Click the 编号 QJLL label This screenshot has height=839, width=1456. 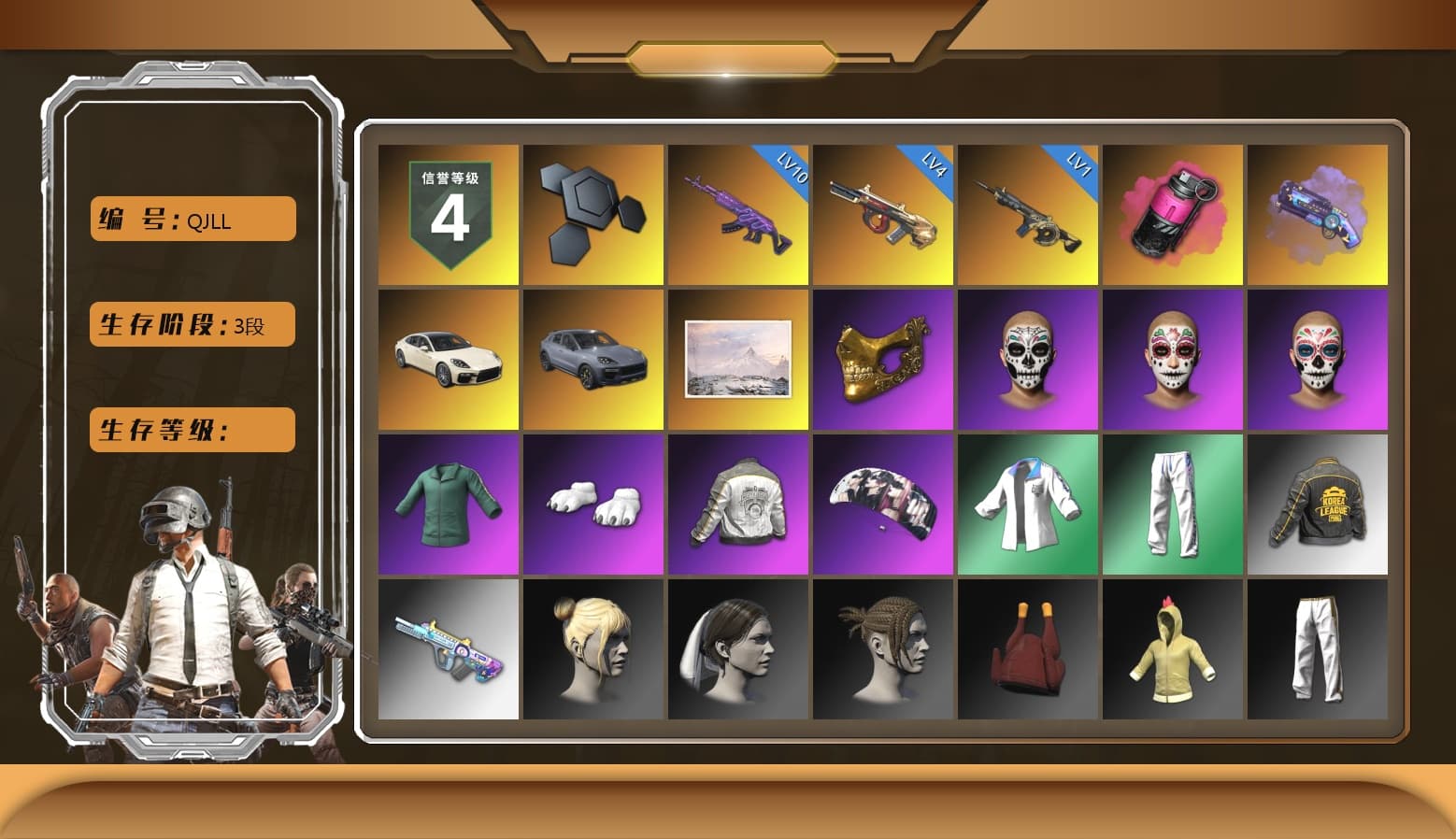coord(192,219)
